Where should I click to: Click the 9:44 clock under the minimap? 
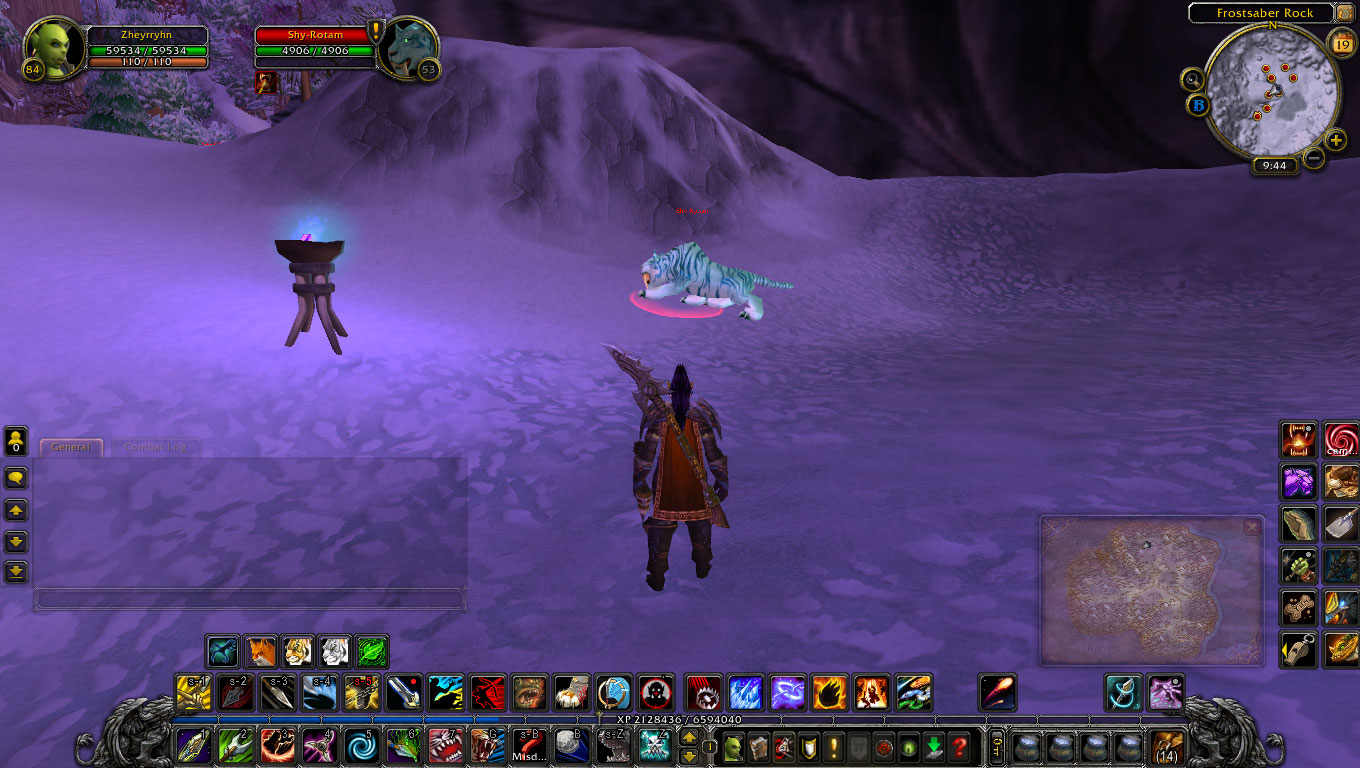(1274, 165)
